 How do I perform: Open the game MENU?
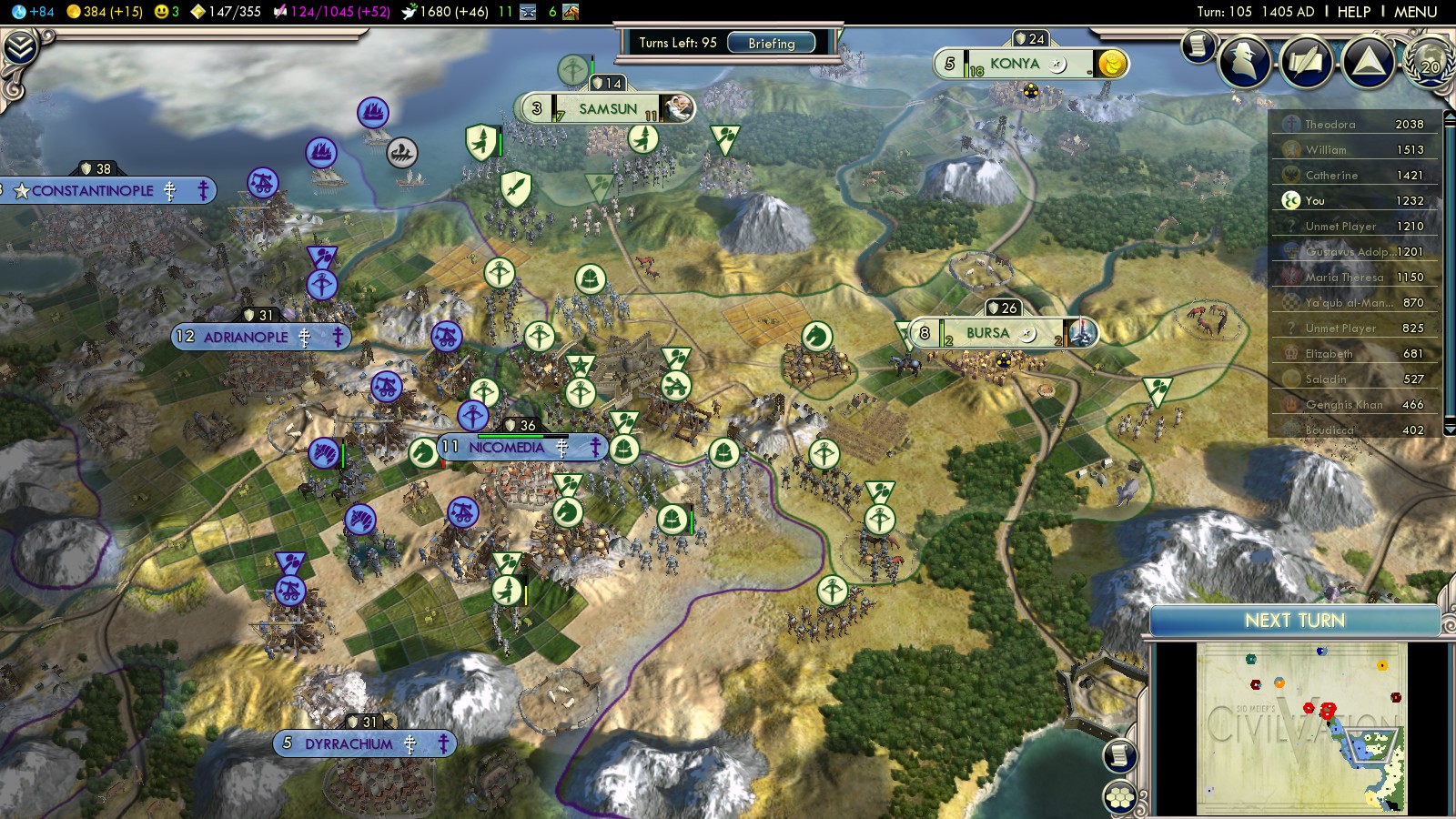point(1415,12)
